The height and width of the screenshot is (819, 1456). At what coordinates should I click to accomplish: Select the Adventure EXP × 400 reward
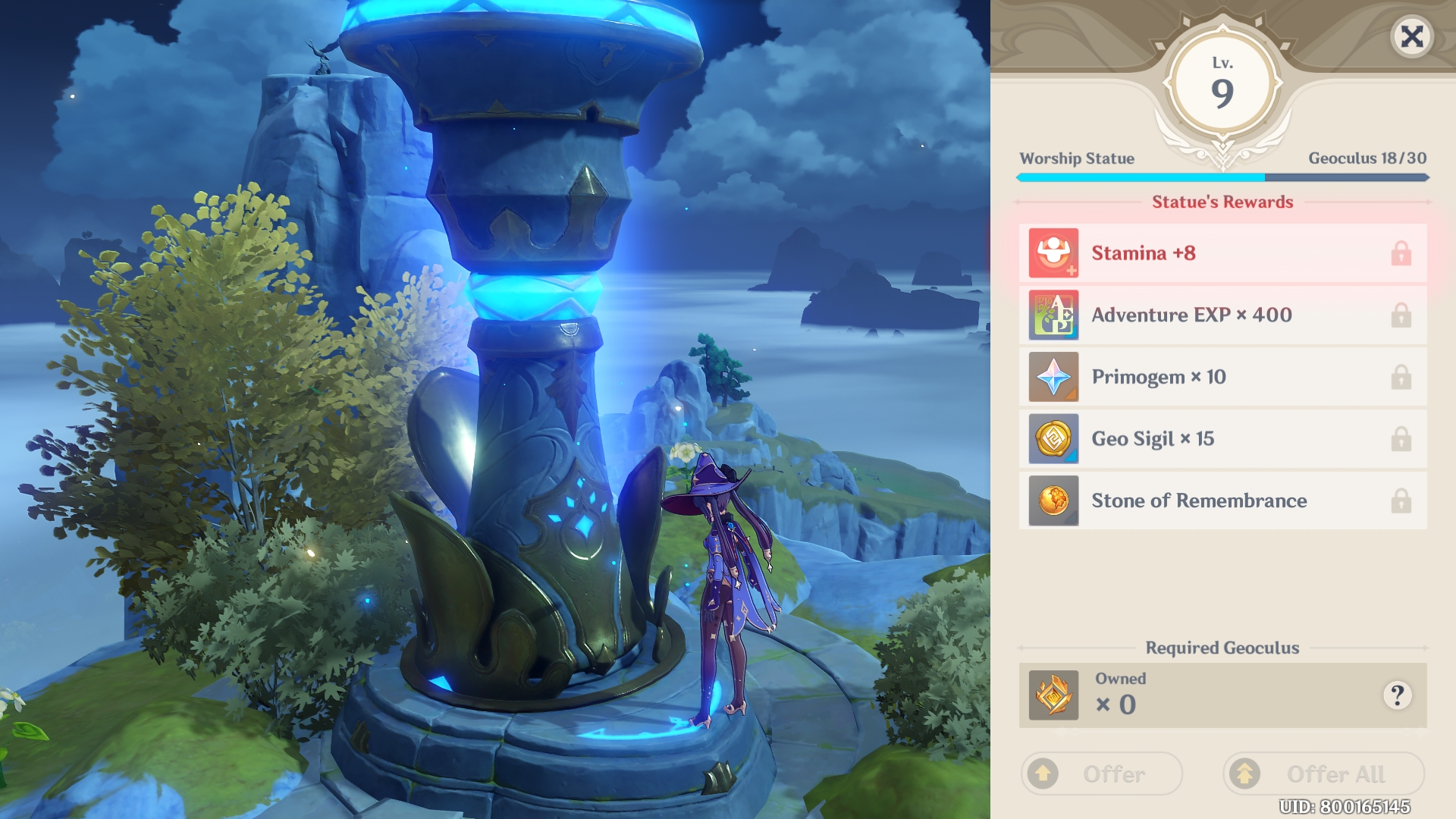click(x=1222, y=315)
